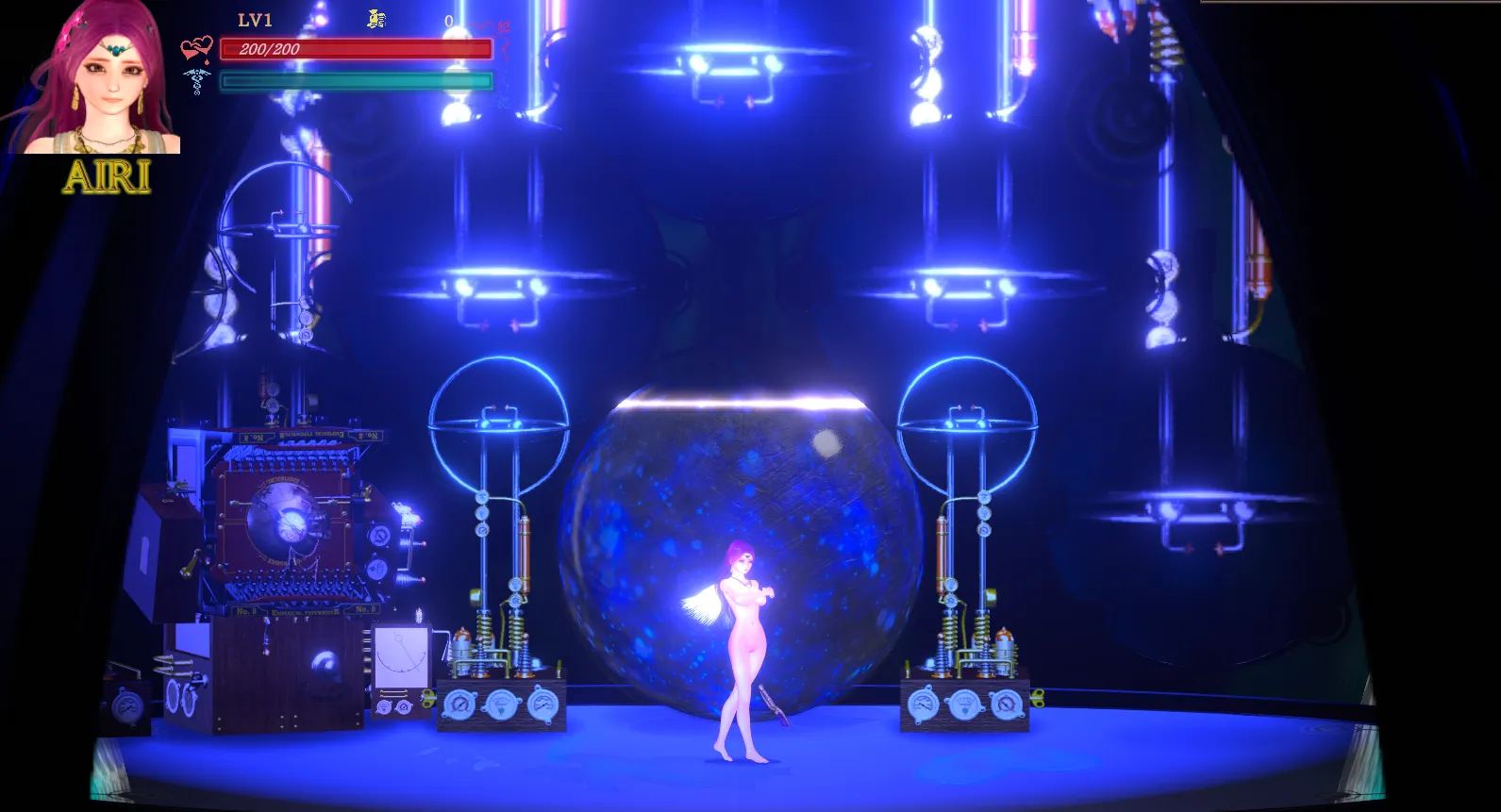Open the LV1 level details
Viewport: 1501px width, 812px height.
[x=253, y=19]
